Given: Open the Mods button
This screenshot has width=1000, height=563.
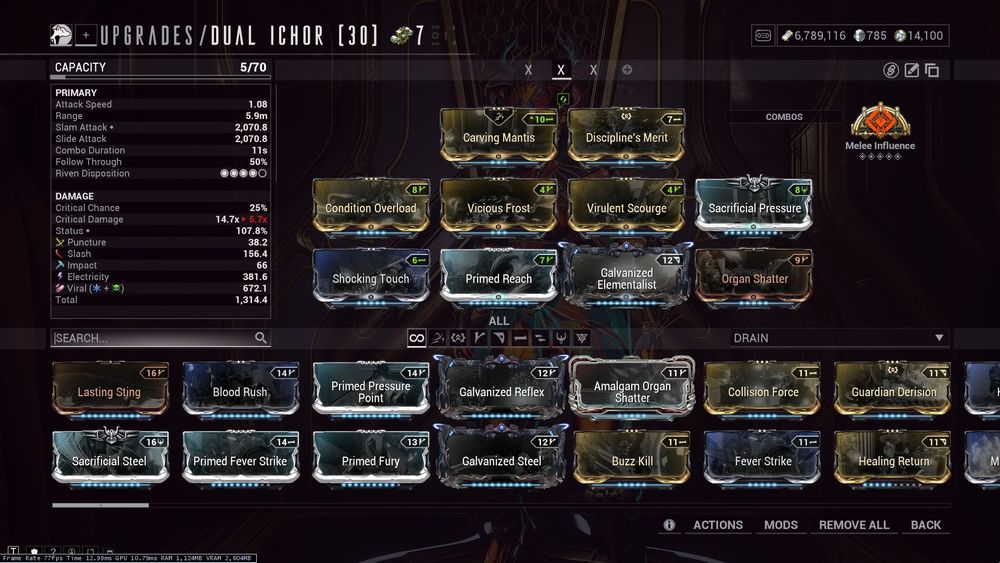Looking at the screenshot, I should tap(781, 525).
